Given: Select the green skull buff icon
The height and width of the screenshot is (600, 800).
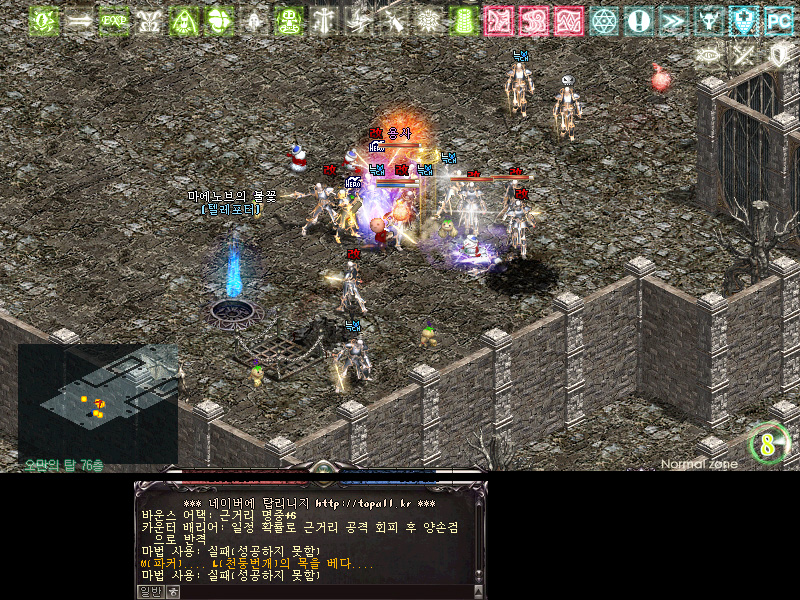Looking at the screenshot, I should pos(289,20).
